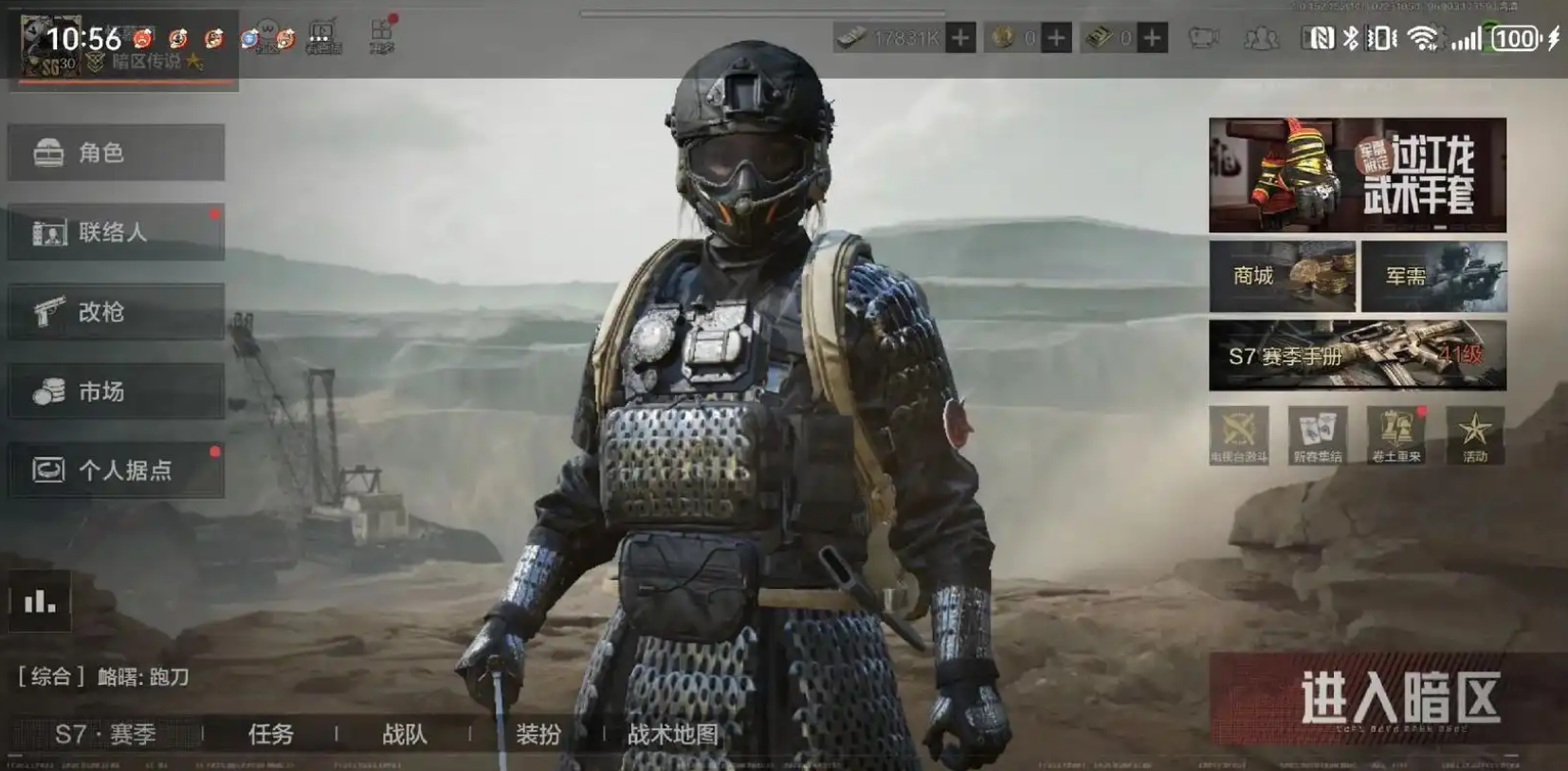Open the 角色 character menu
This screenshot has height=771, width=1568.
(x=116, y=153)
